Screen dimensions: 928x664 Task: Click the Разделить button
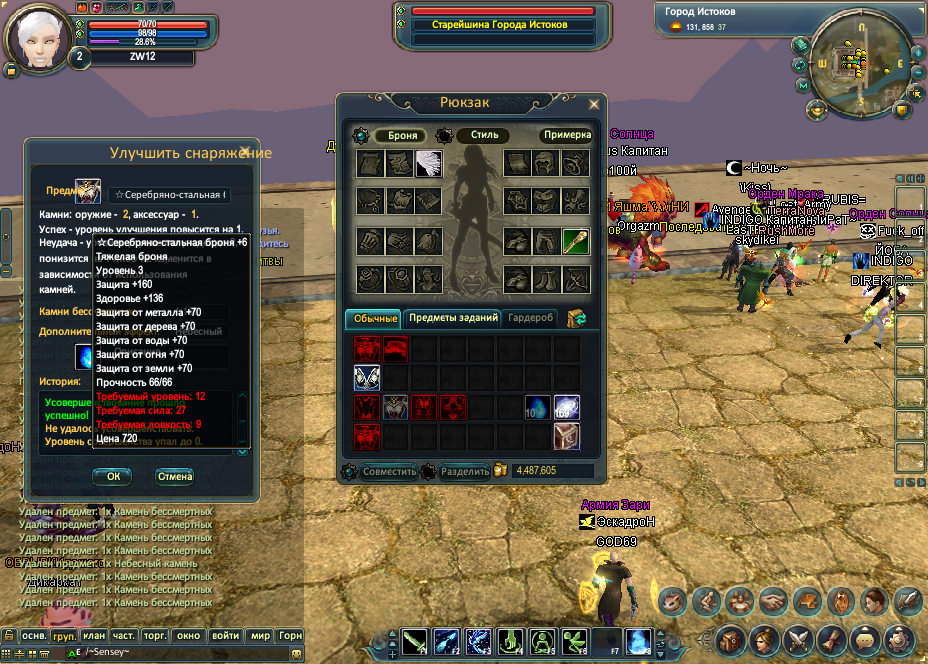coord(465,471)
